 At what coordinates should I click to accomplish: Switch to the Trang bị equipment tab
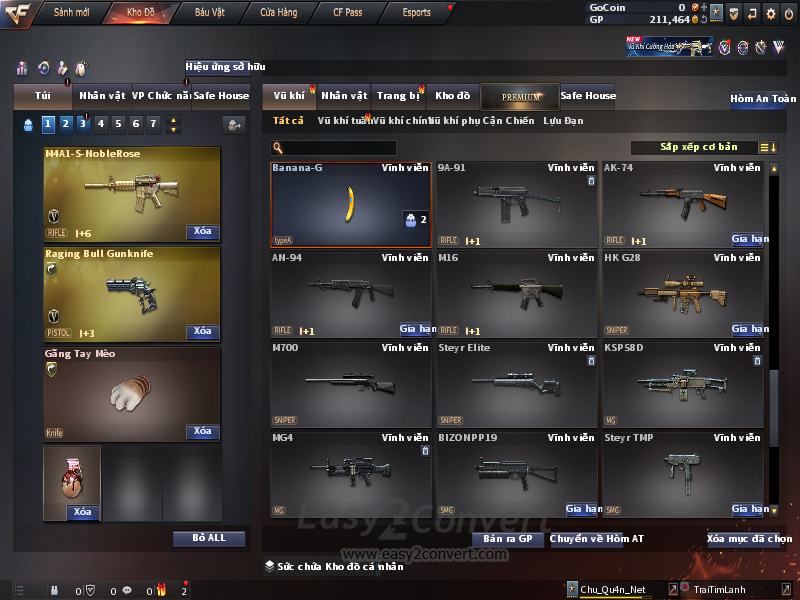point(398,96)
